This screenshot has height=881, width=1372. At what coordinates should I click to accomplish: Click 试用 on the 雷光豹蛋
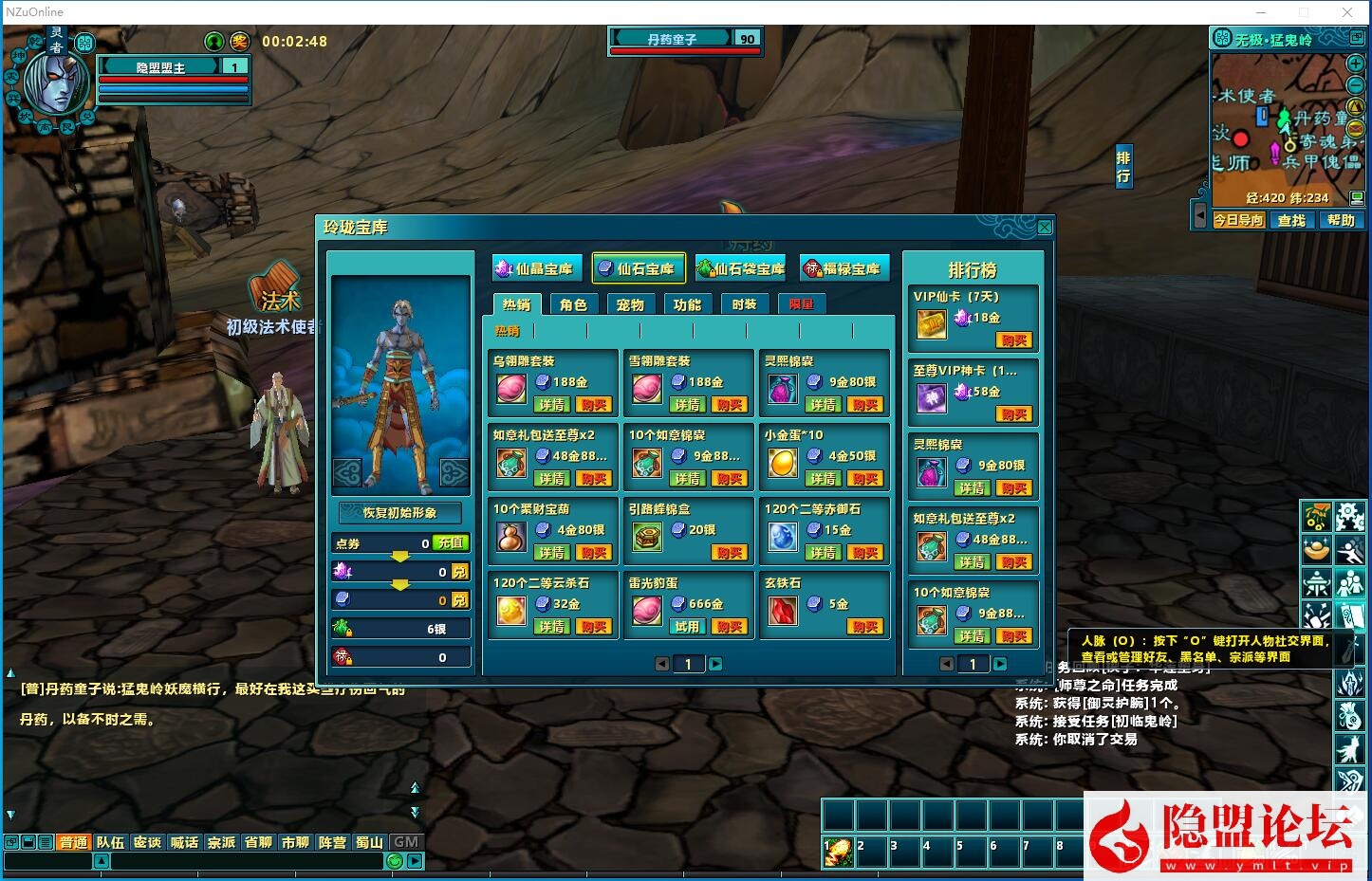click(x=687, y=627)
